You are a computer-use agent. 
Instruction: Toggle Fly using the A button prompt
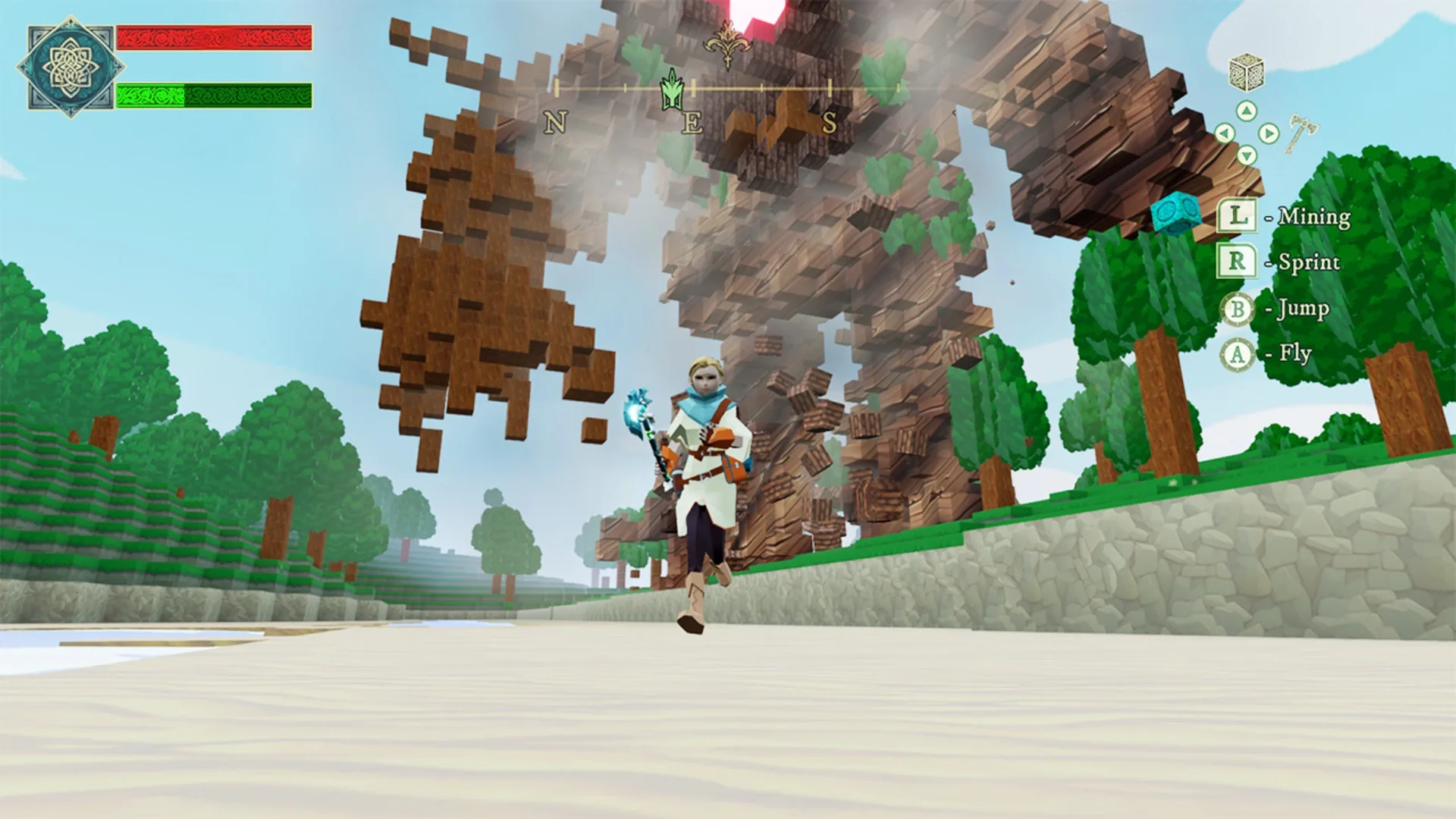click(1237, 353)
